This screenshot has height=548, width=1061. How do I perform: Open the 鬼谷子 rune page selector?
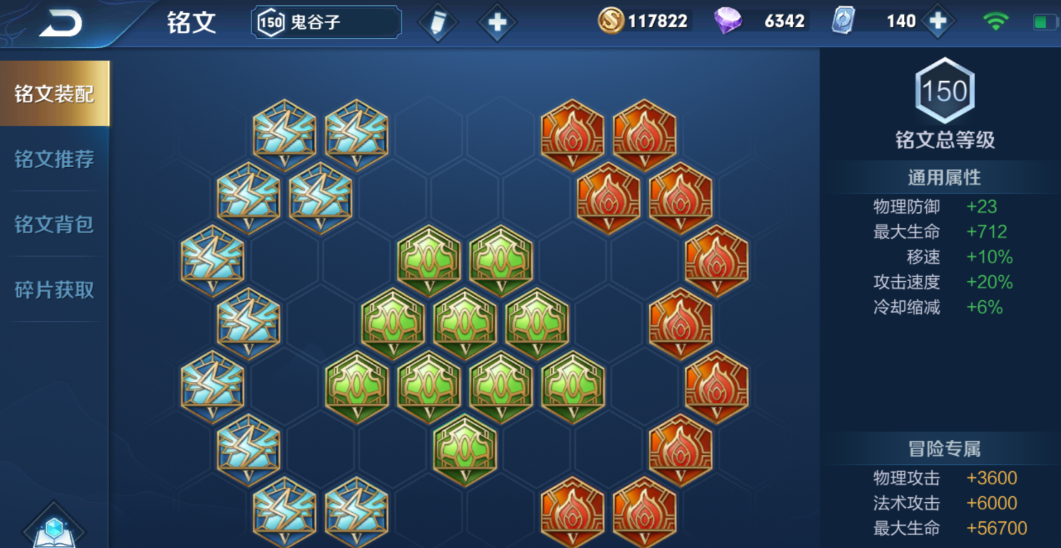coord(326,22)
